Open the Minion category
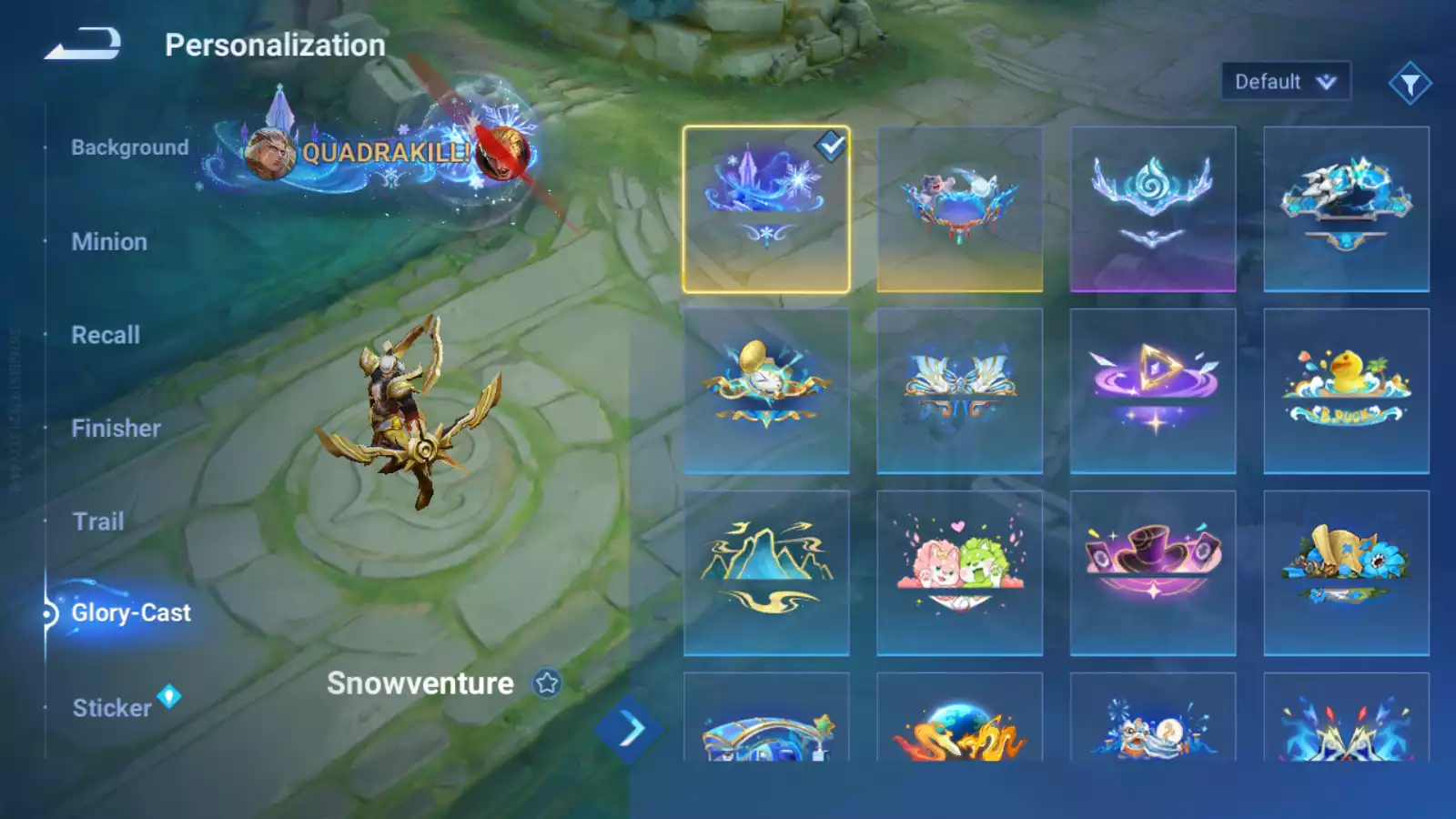Screen dimensions: 1456x819 [x=109, y=242]
